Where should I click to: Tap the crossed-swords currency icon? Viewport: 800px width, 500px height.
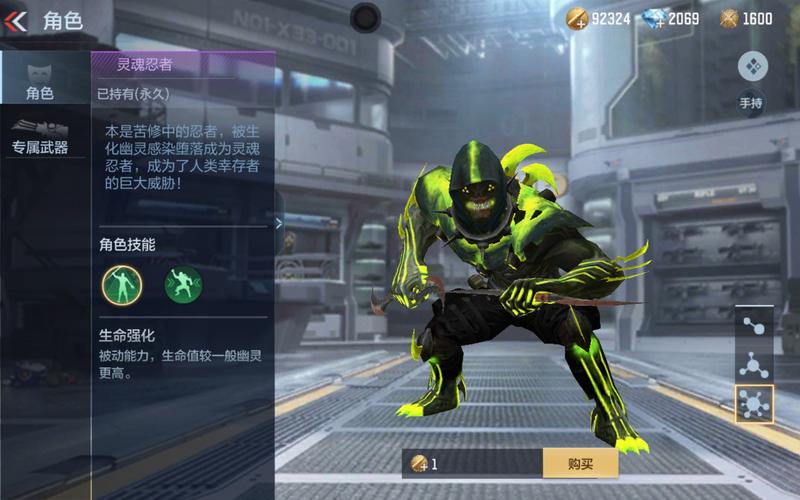point(729,19)
